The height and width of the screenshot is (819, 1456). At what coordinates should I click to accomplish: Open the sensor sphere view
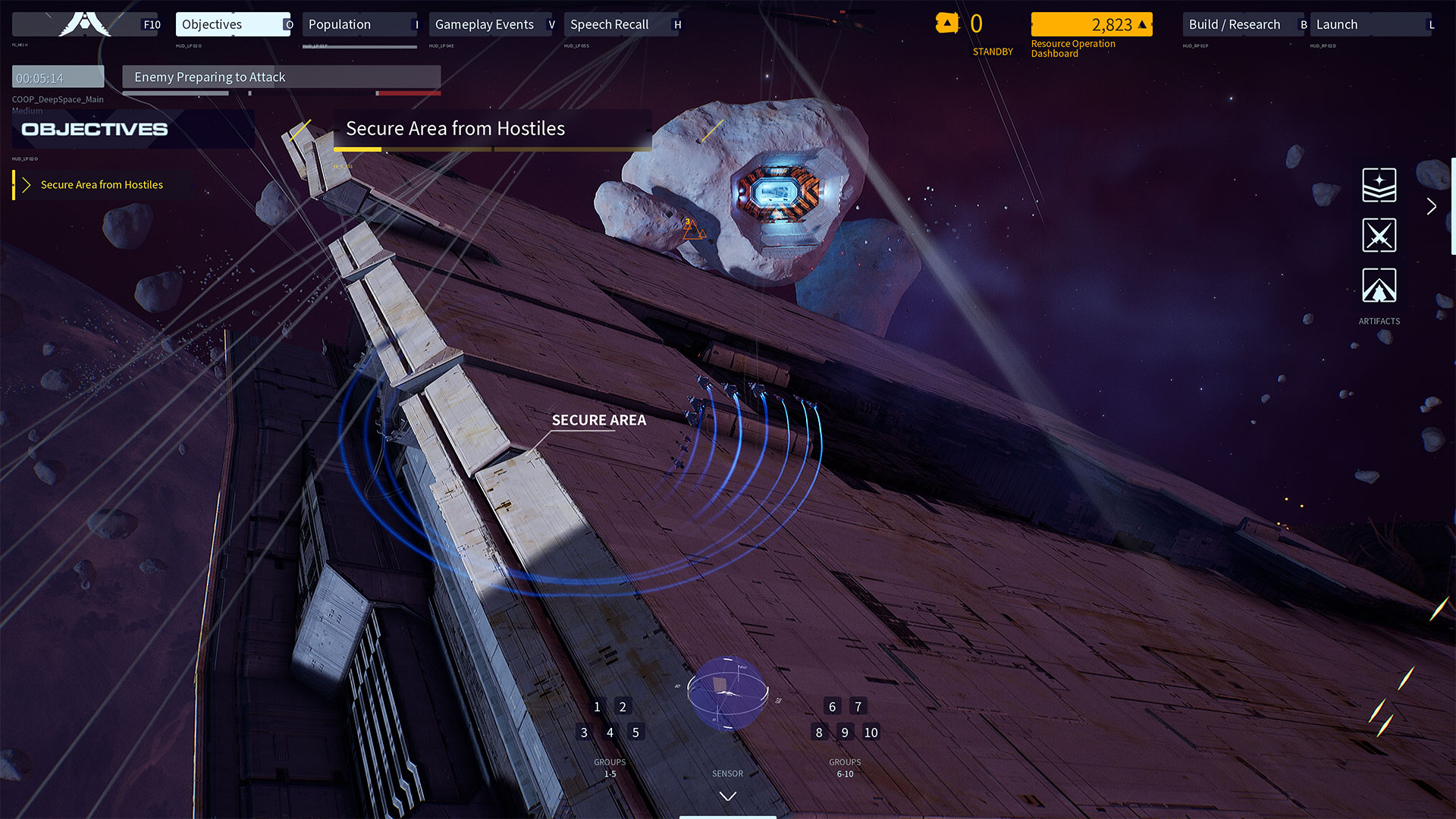(x=727, y=693)
